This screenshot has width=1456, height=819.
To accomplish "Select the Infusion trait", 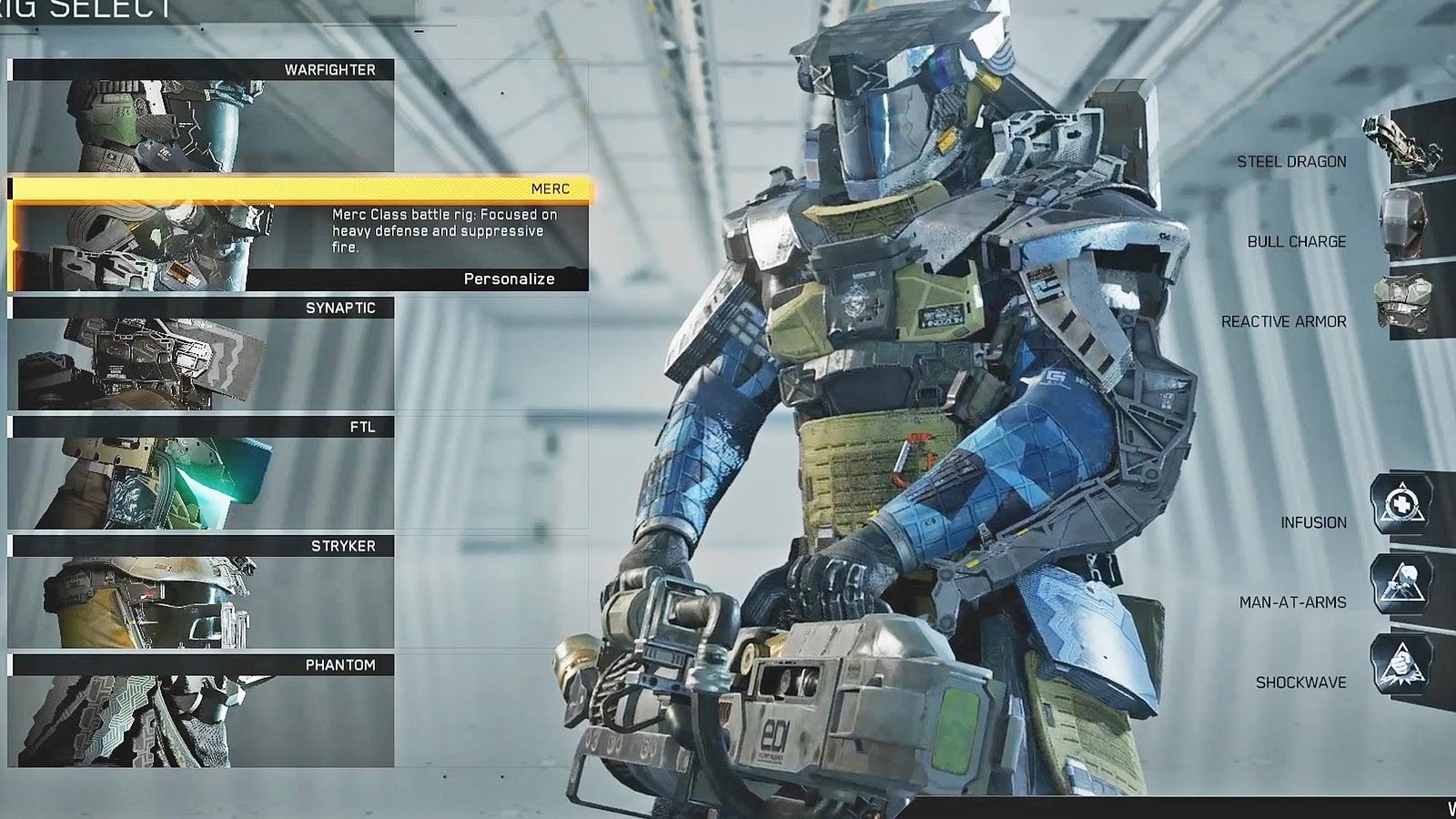I will (x=1401, y=504).
